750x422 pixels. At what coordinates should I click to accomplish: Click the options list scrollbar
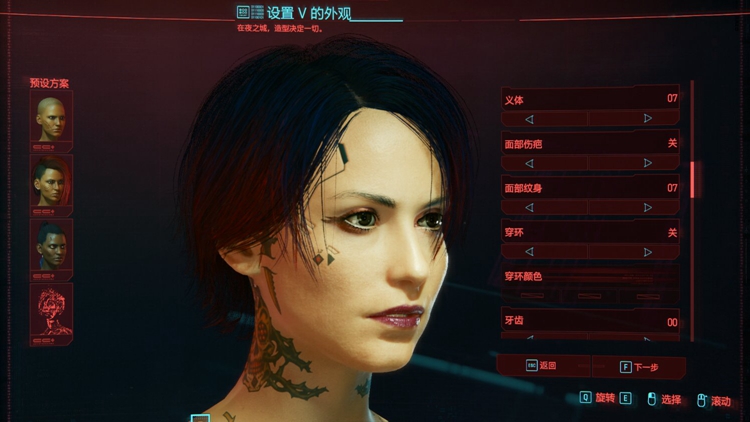(693, 178)
